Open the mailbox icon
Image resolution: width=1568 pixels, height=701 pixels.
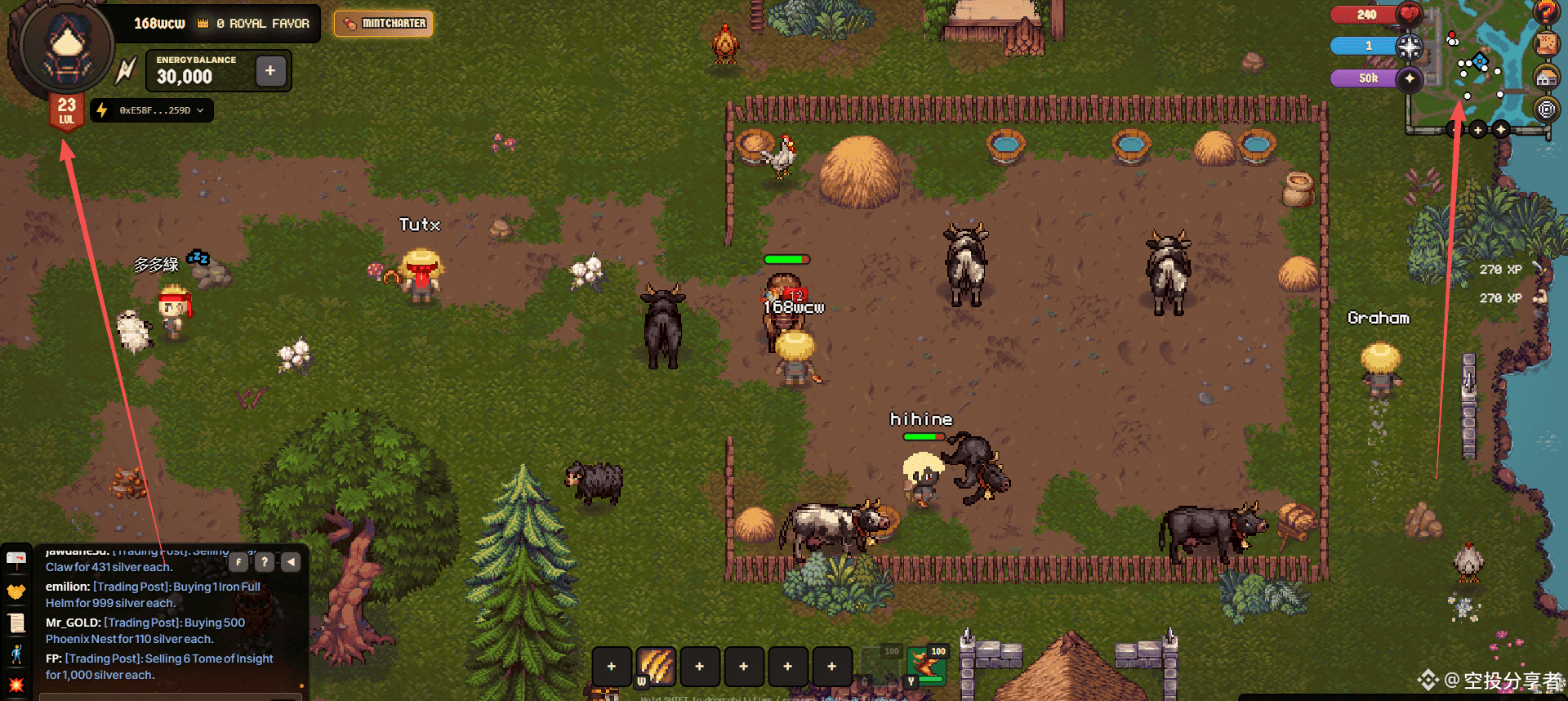click(16, 560)
